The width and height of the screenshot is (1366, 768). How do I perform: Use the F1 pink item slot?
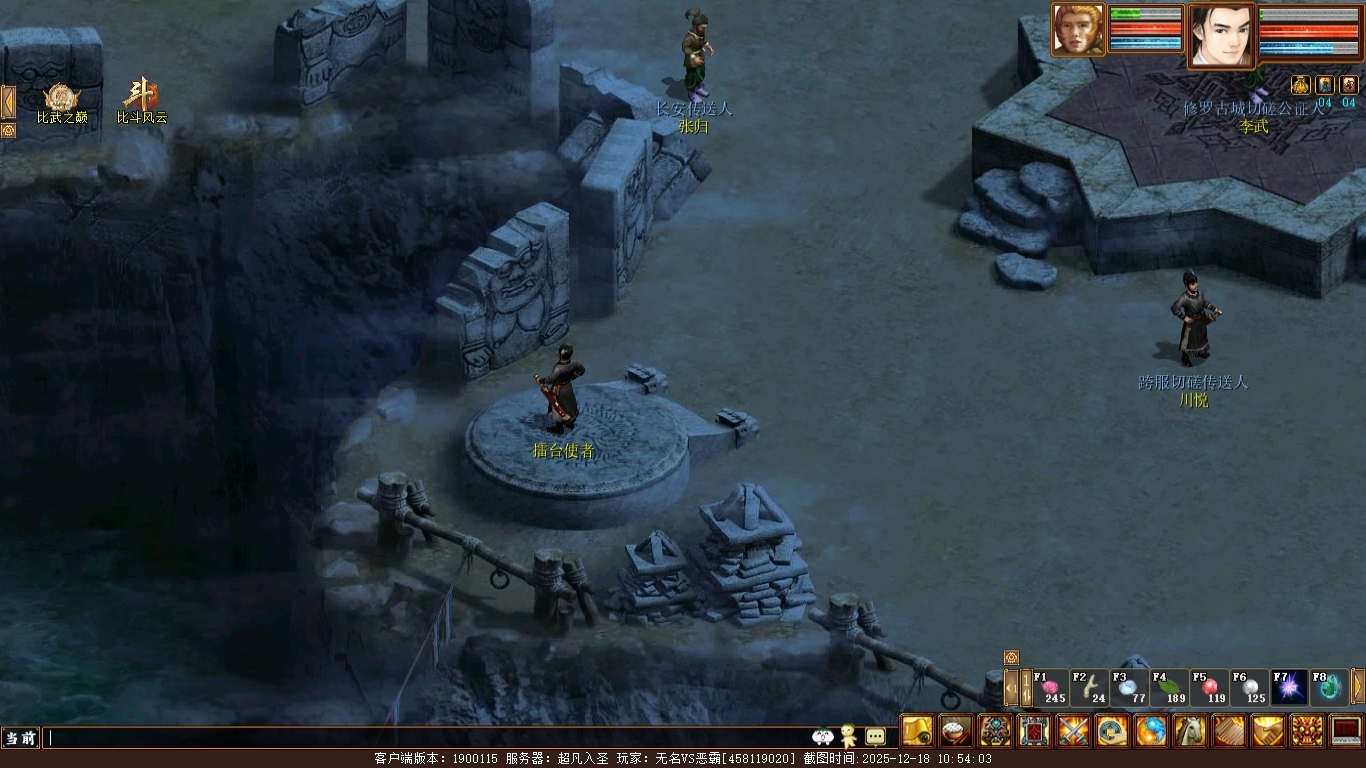[1050, 688]
